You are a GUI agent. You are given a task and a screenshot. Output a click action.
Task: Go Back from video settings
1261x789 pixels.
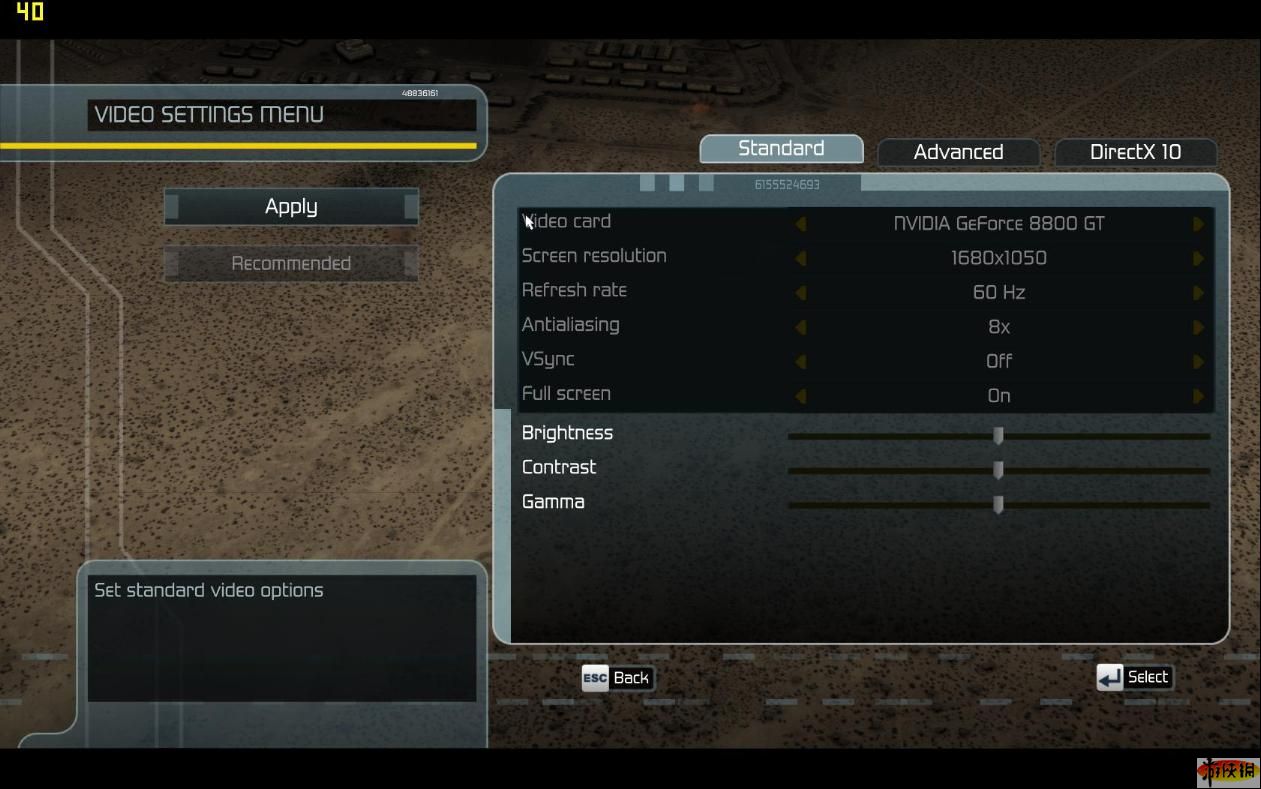617,678
